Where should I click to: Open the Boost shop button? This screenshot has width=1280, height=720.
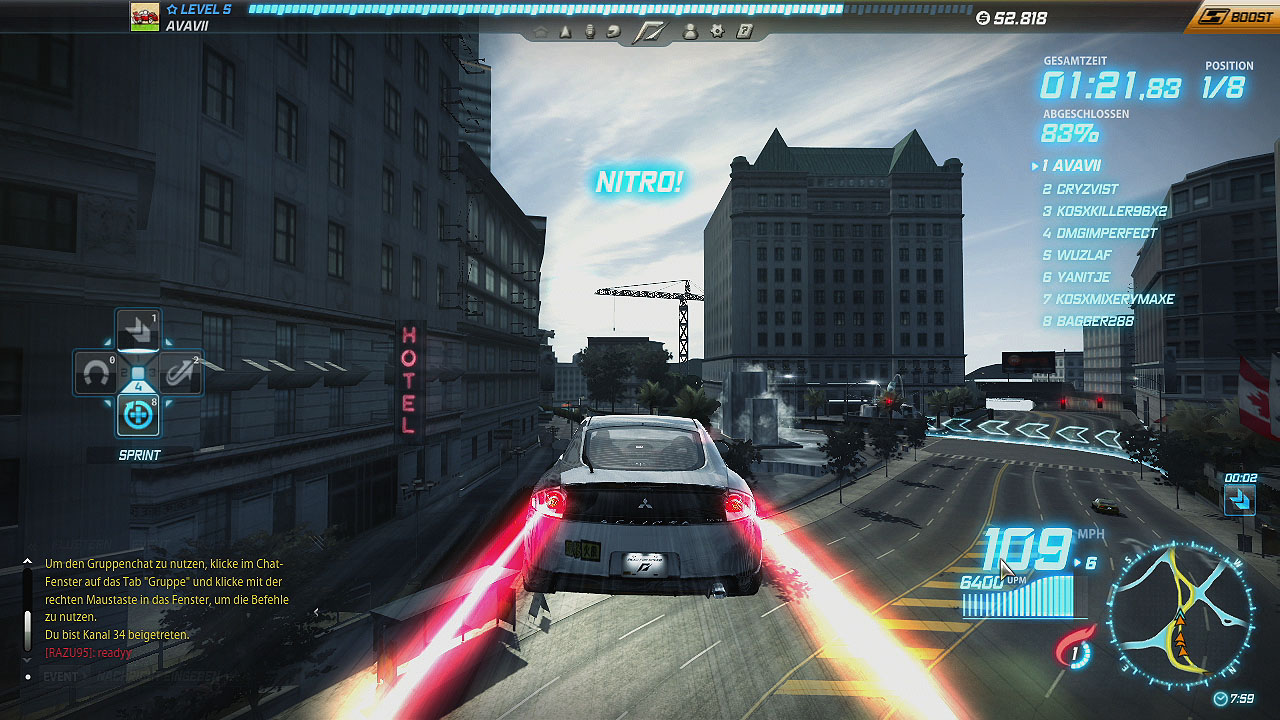coord(1236,16)
